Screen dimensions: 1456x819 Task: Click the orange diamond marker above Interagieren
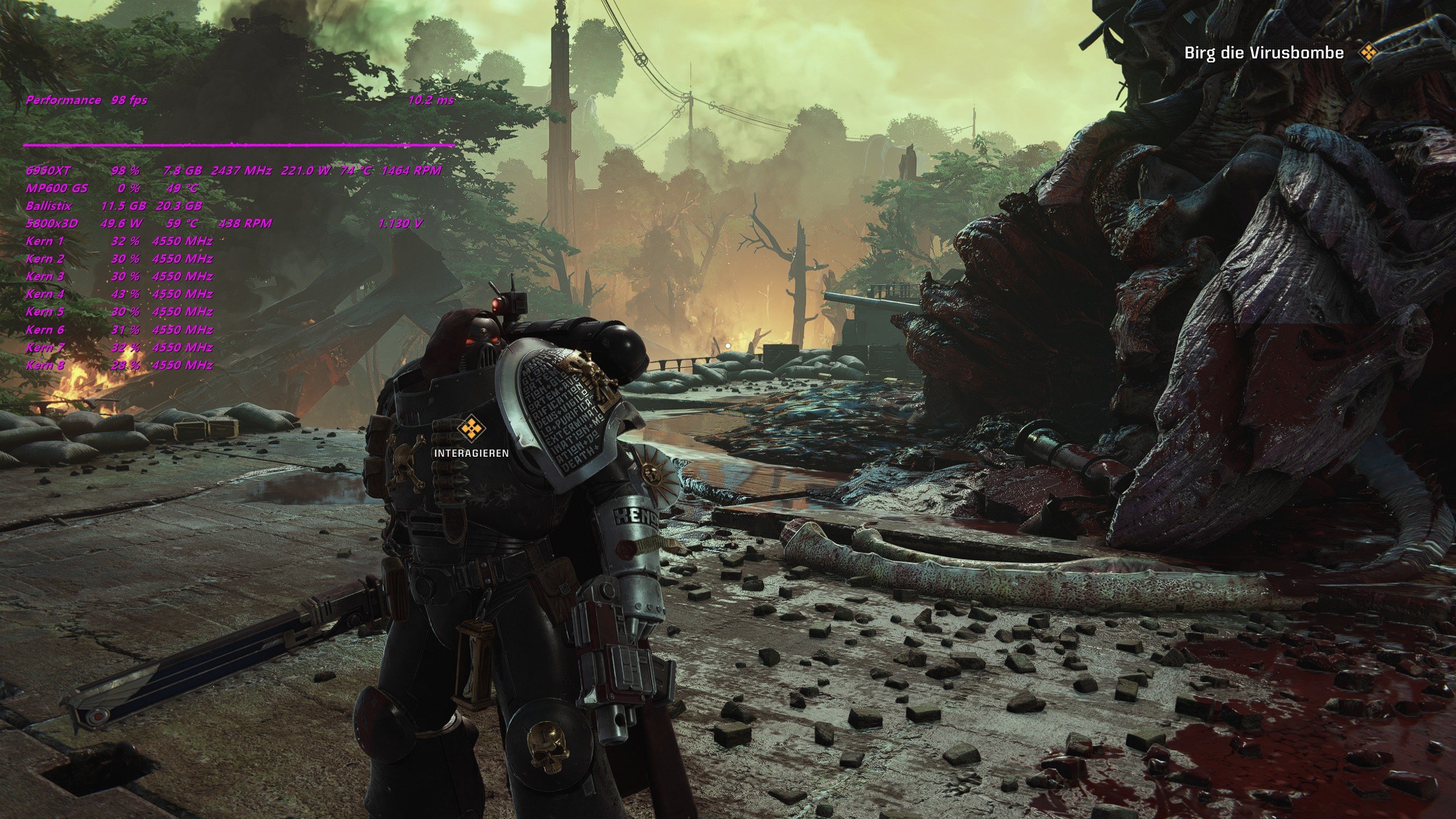471,429
